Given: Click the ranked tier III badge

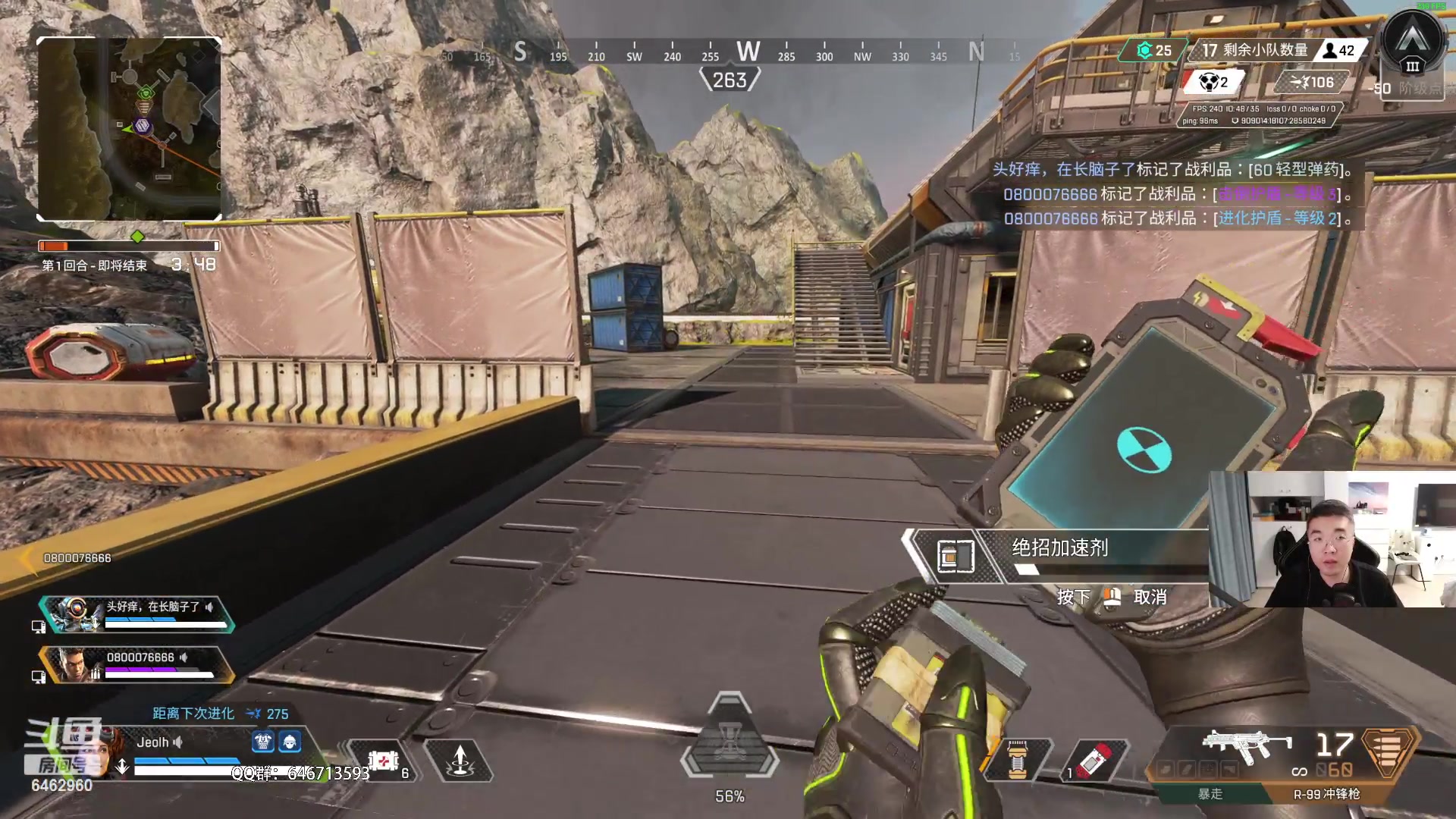Looking at the screenshot, I should (1413, 45).
